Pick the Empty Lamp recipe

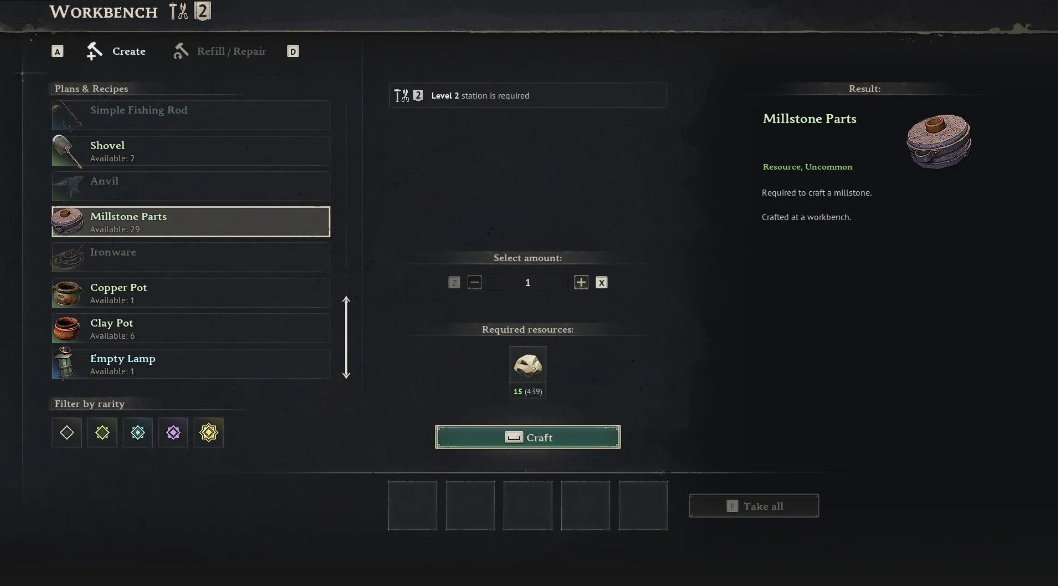tap(191, 364)
